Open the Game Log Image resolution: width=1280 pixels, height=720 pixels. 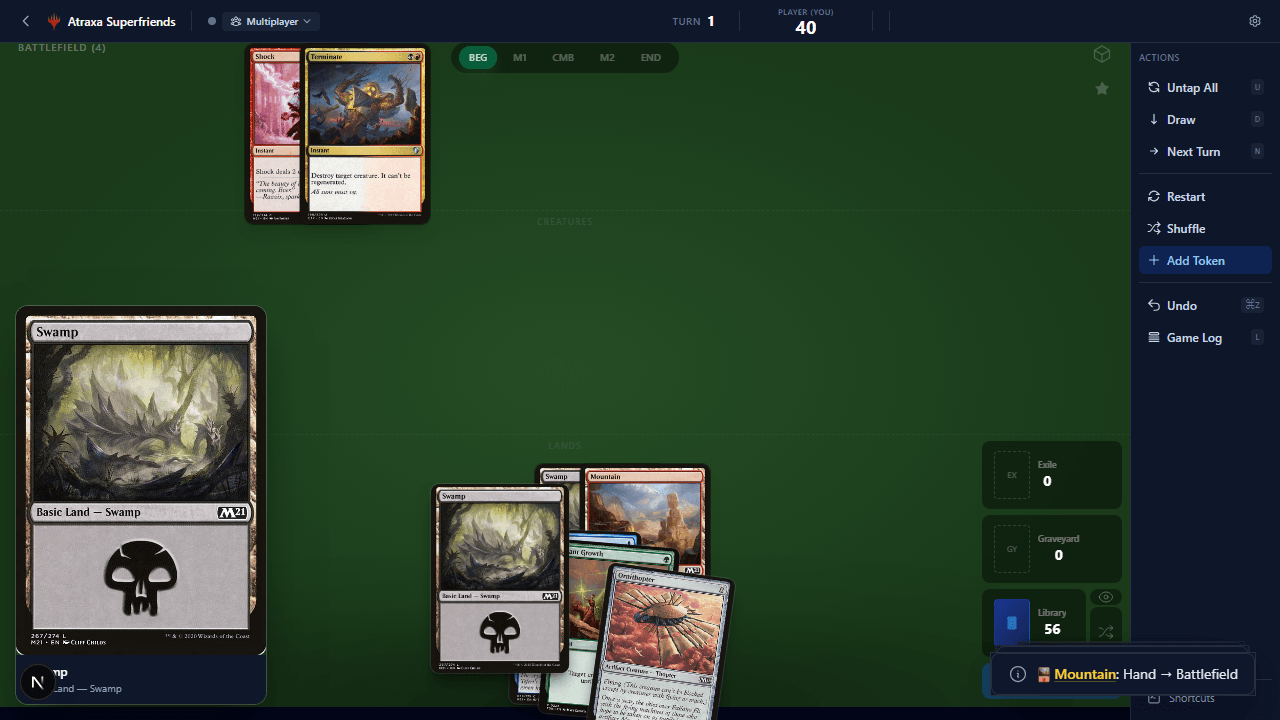pyautogui.click(x=1194, y=337)
